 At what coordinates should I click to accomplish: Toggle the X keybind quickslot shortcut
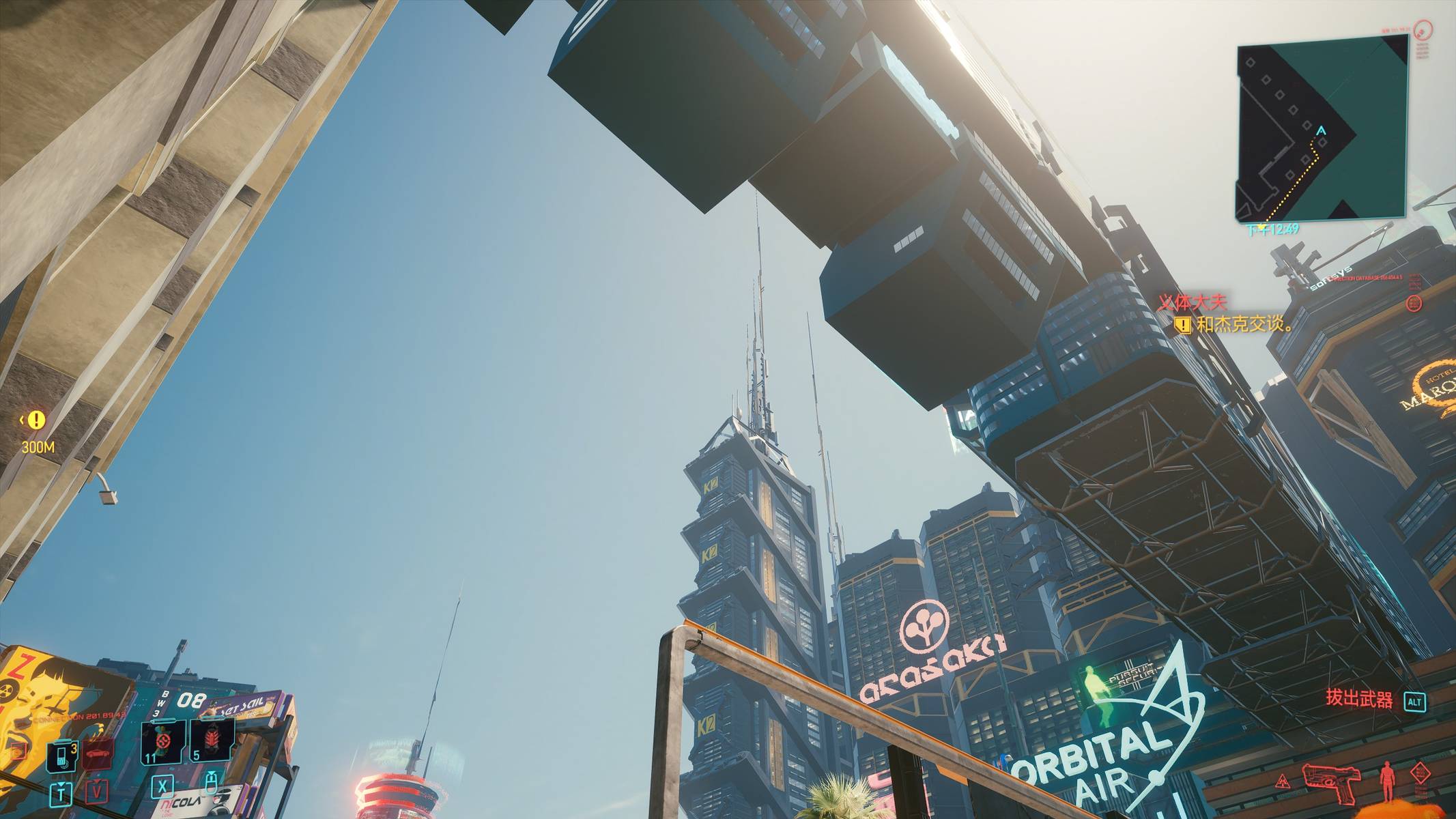163,788
